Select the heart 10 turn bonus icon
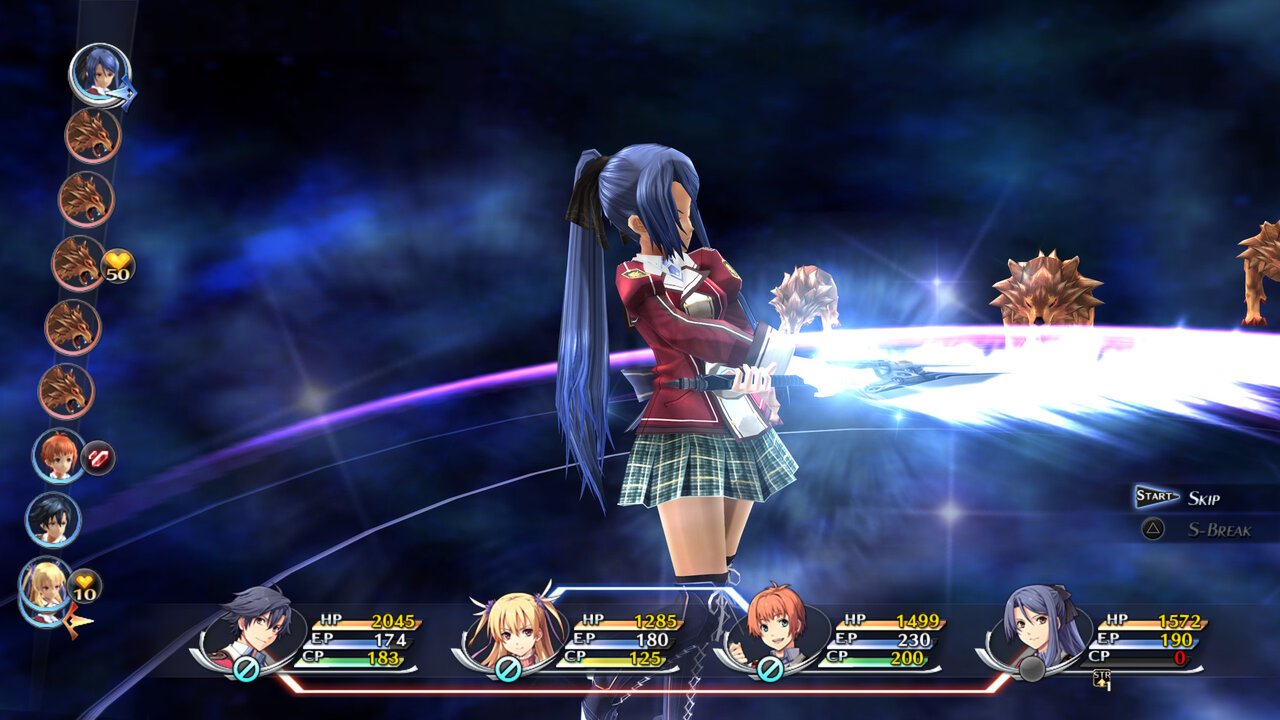The height and width of the screenshot is (720, 1280). click(85, 586)
